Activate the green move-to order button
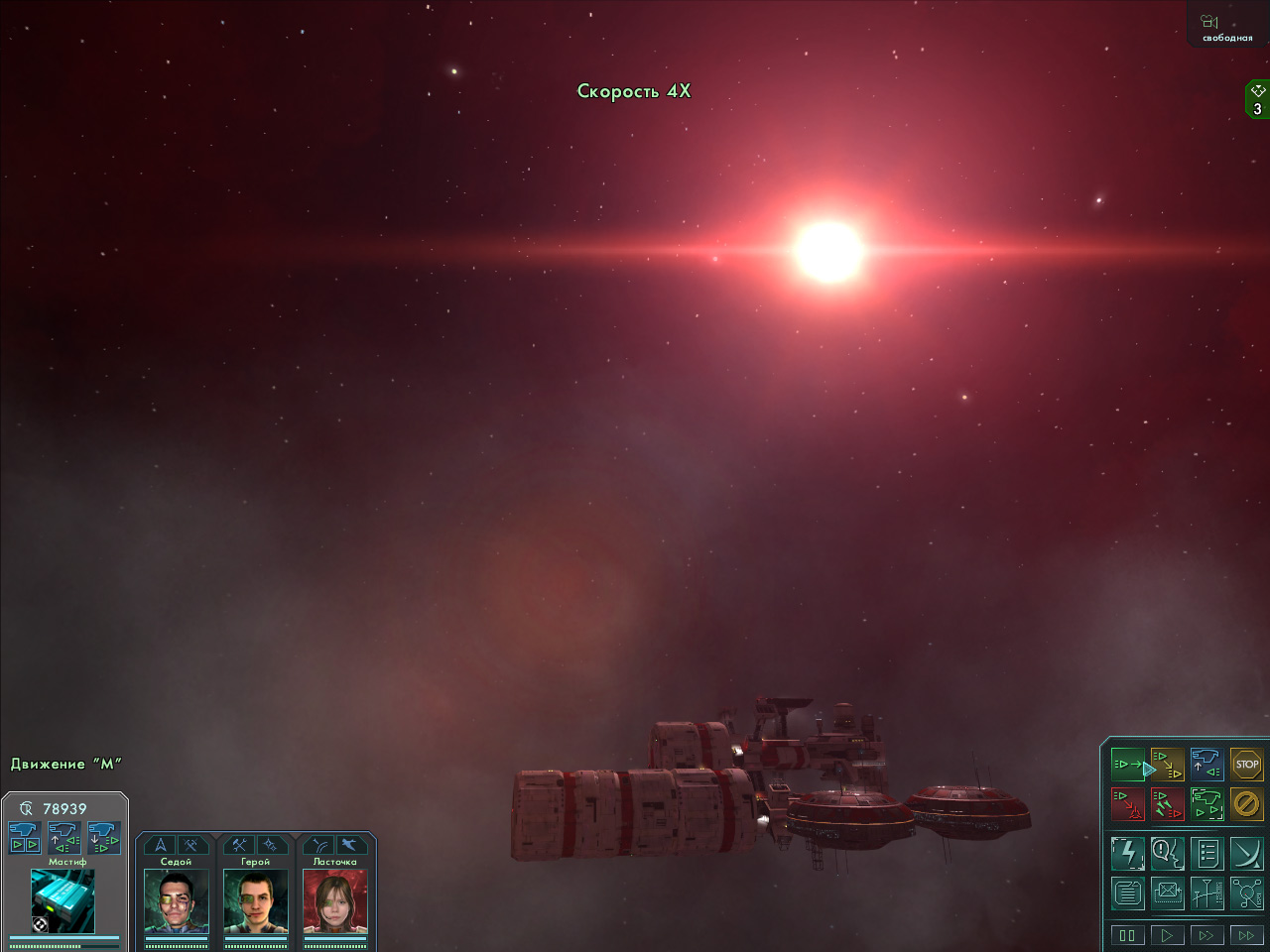The height and width of the screenshot is (952, 1270). (x=1128, y=765)
